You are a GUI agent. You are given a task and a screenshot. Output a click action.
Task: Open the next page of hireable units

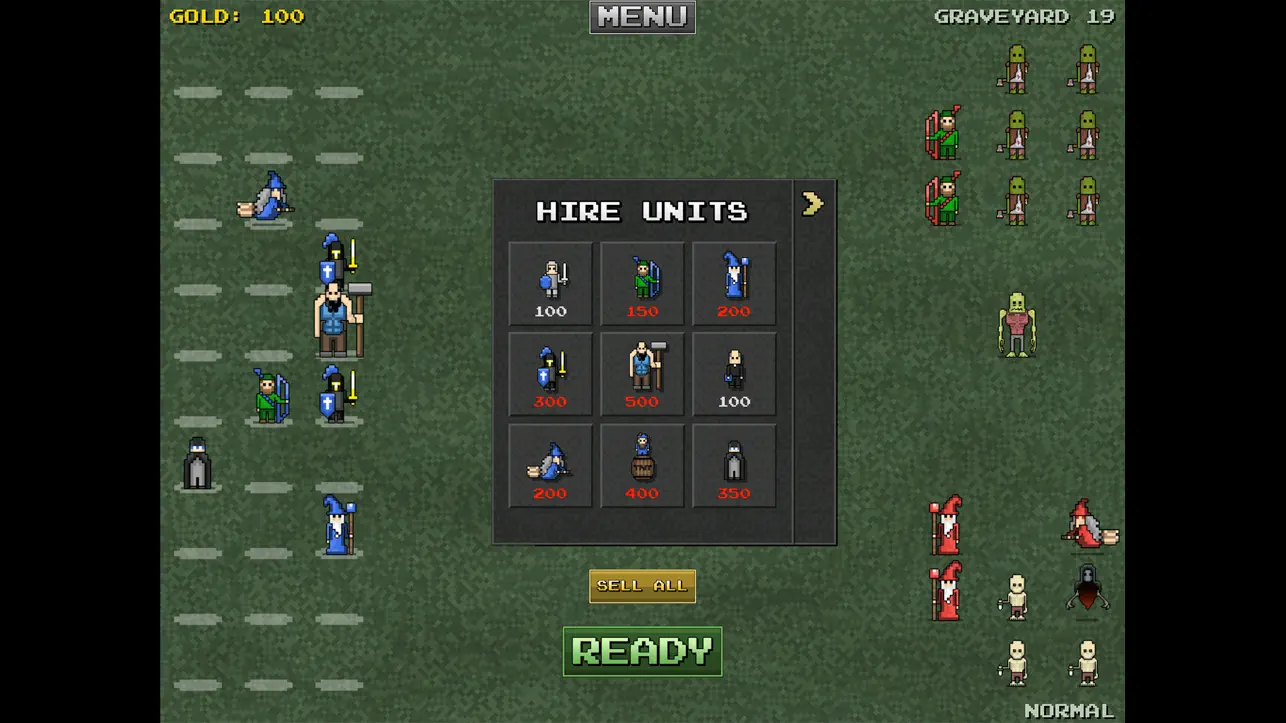click(812, 203)
